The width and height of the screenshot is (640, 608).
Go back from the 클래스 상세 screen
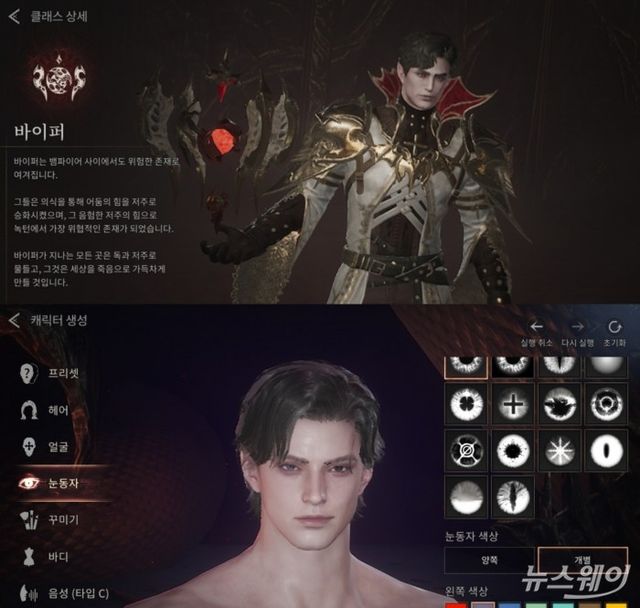[14, 17]
